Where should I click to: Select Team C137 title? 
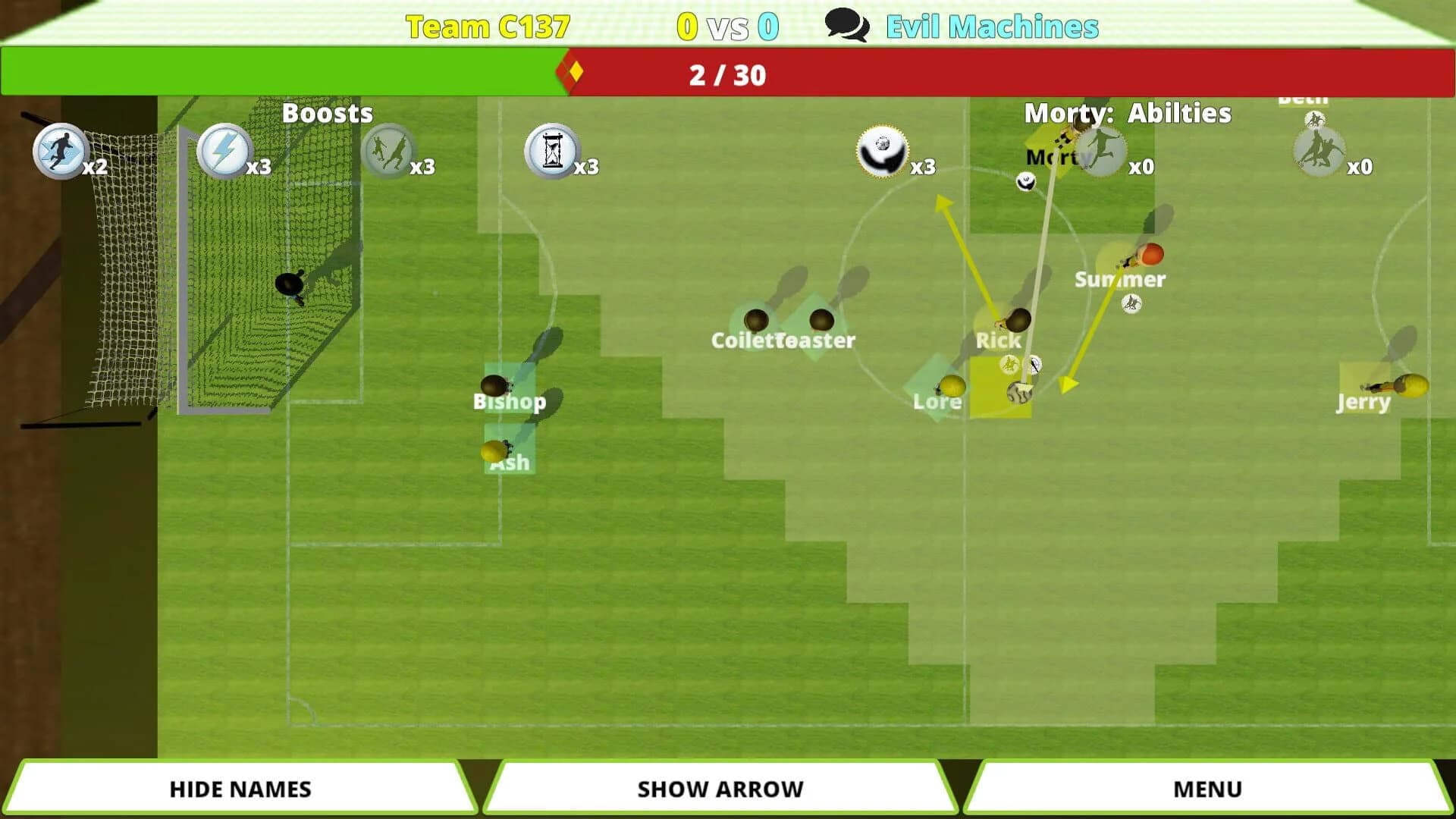pyautogui.click(x=488, y=26)
